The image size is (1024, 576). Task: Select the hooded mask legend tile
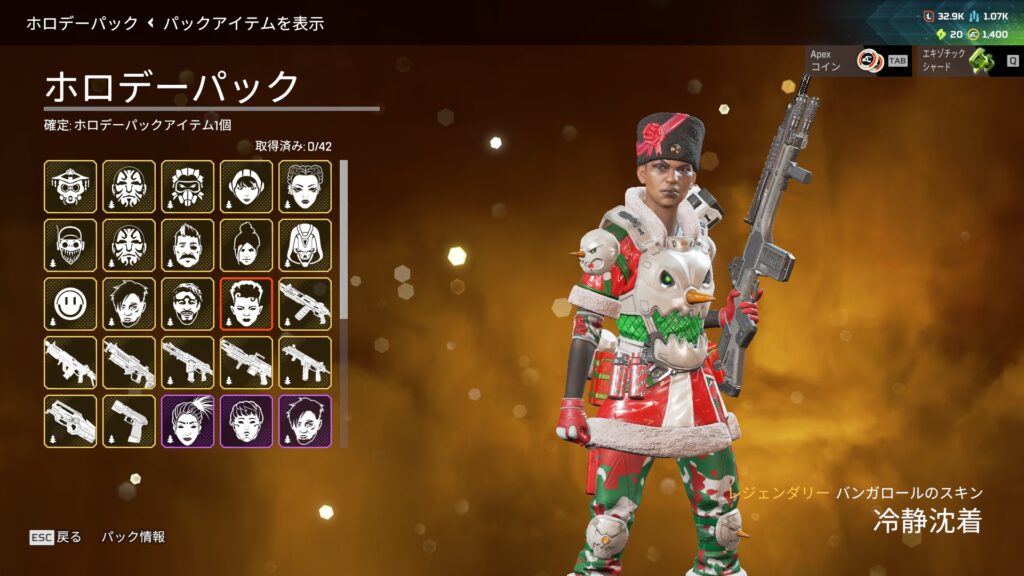(305, 245)
